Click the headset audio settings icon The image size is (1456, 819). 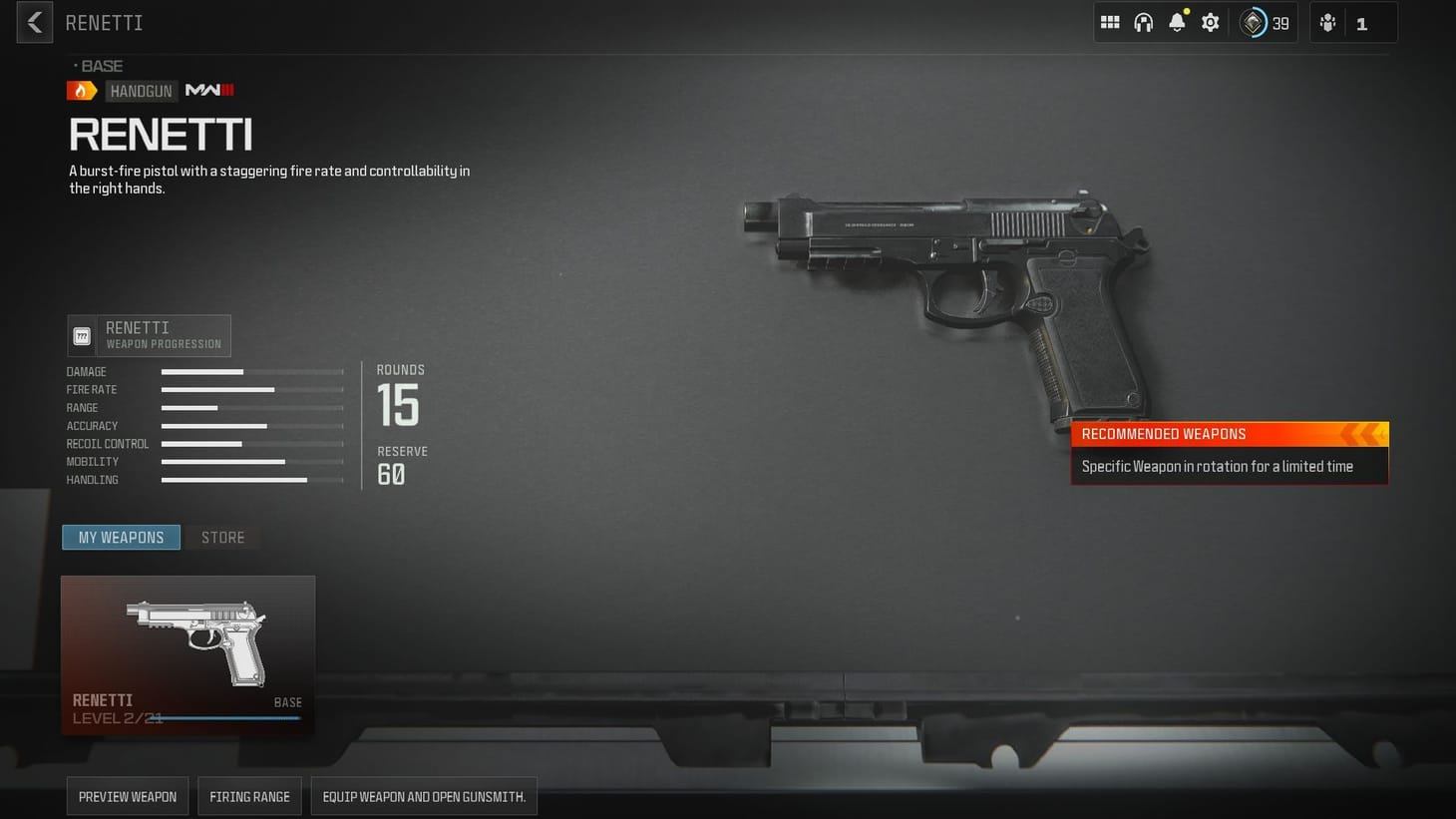click(x=1143, y=22)
